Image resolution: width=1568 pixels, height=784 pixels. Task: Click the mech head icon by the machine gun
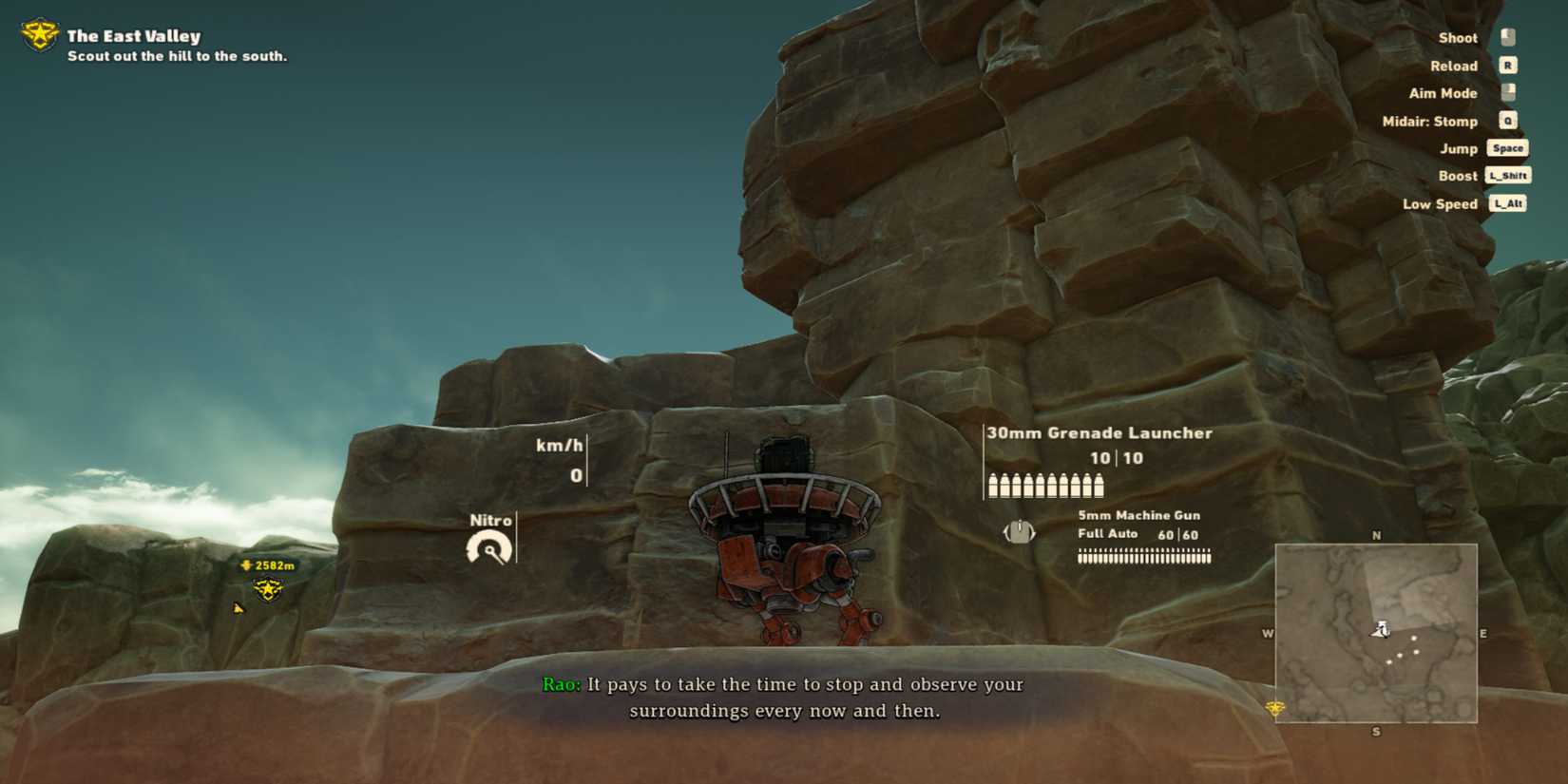click(x=1020, y=532)
